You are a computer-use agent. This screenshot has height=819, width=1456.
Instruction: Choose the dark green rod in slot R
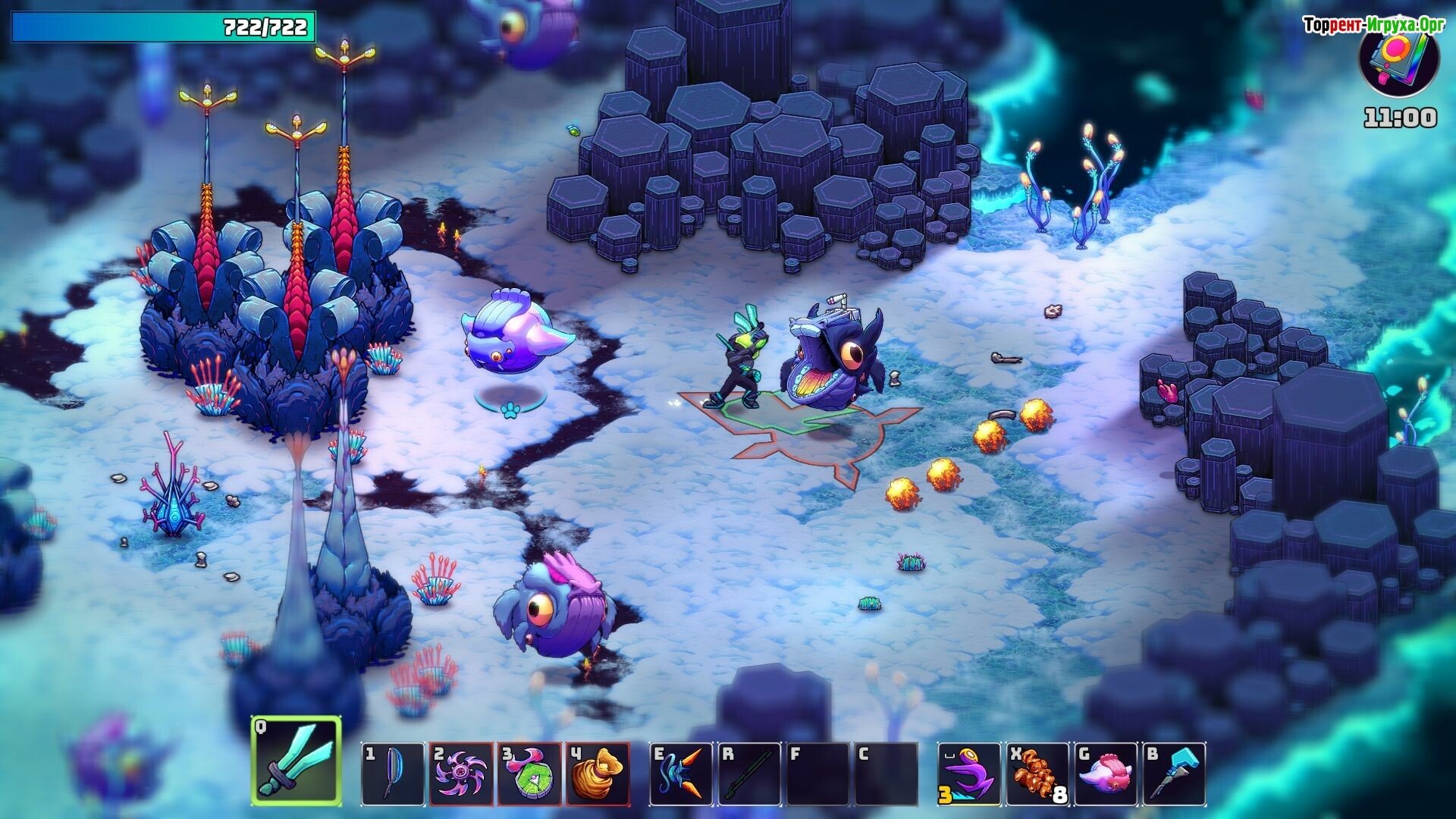tap(749, 773)
